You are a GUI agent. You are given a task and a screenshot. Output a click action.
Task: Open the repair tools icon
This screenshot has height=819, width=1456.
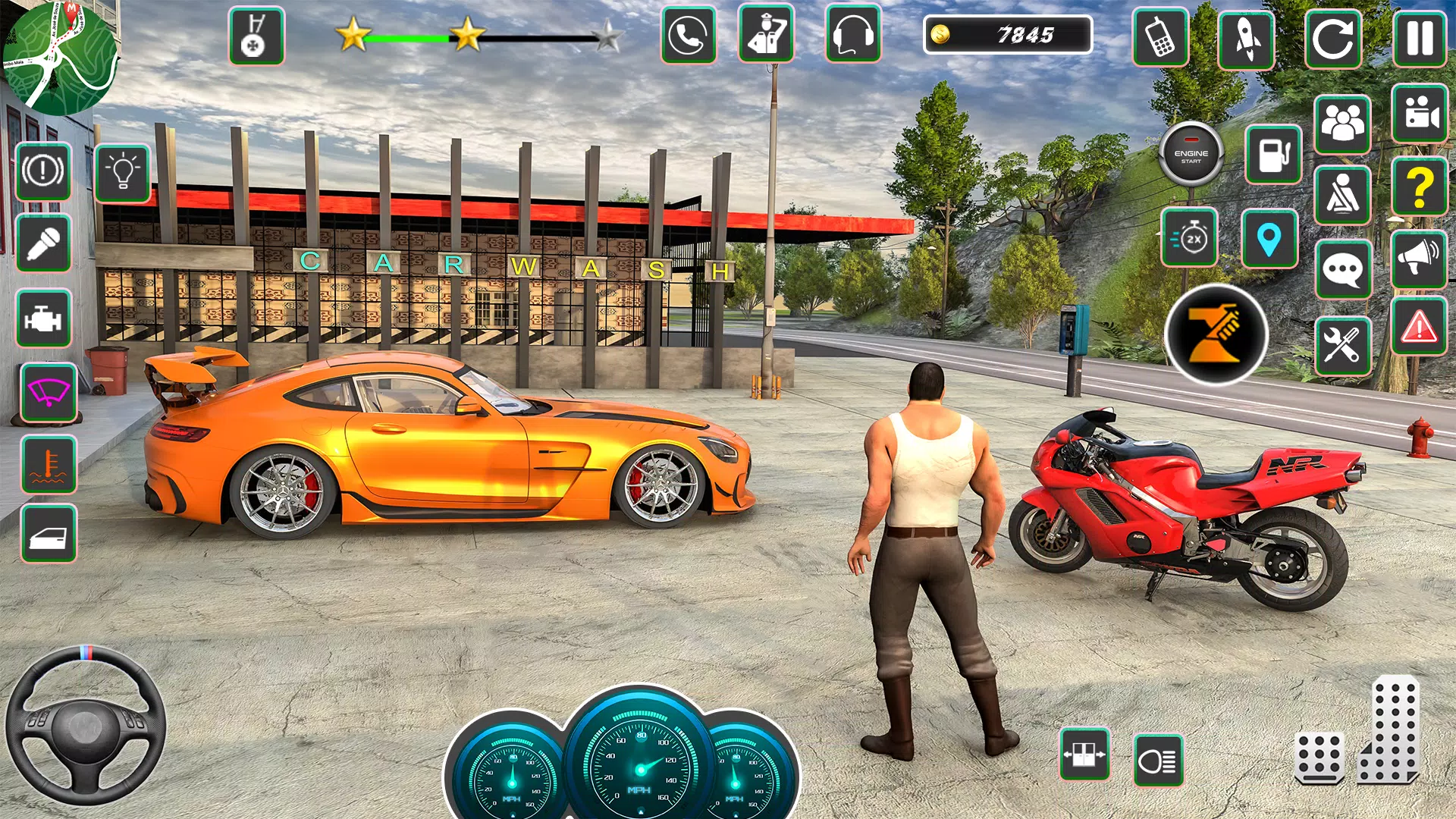pos(1343,347)
